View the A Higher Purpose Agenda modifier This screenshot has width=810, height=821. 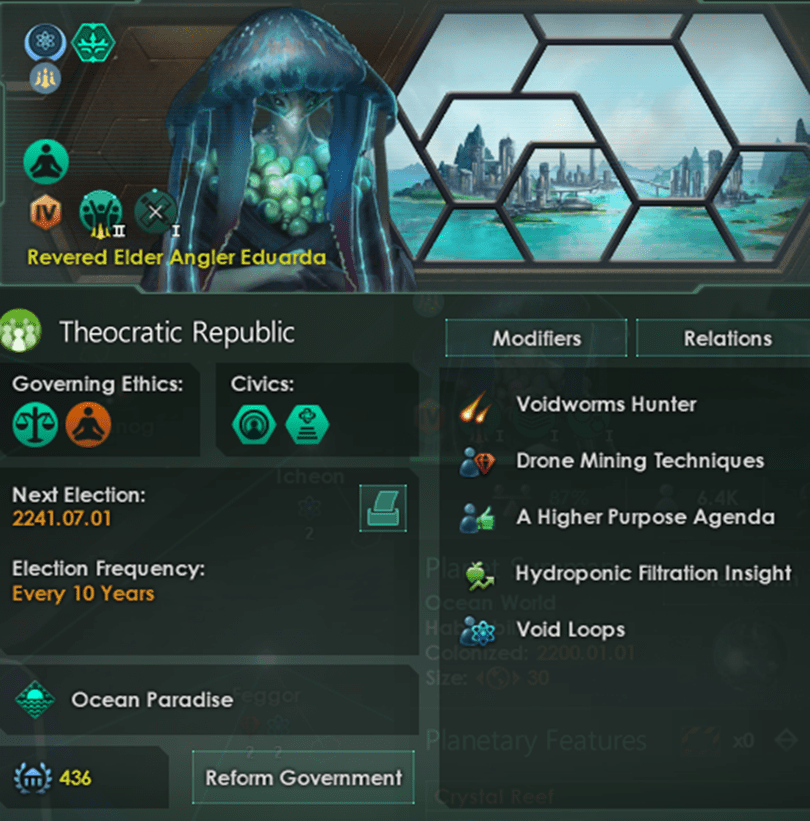click(x=644, y=517)
